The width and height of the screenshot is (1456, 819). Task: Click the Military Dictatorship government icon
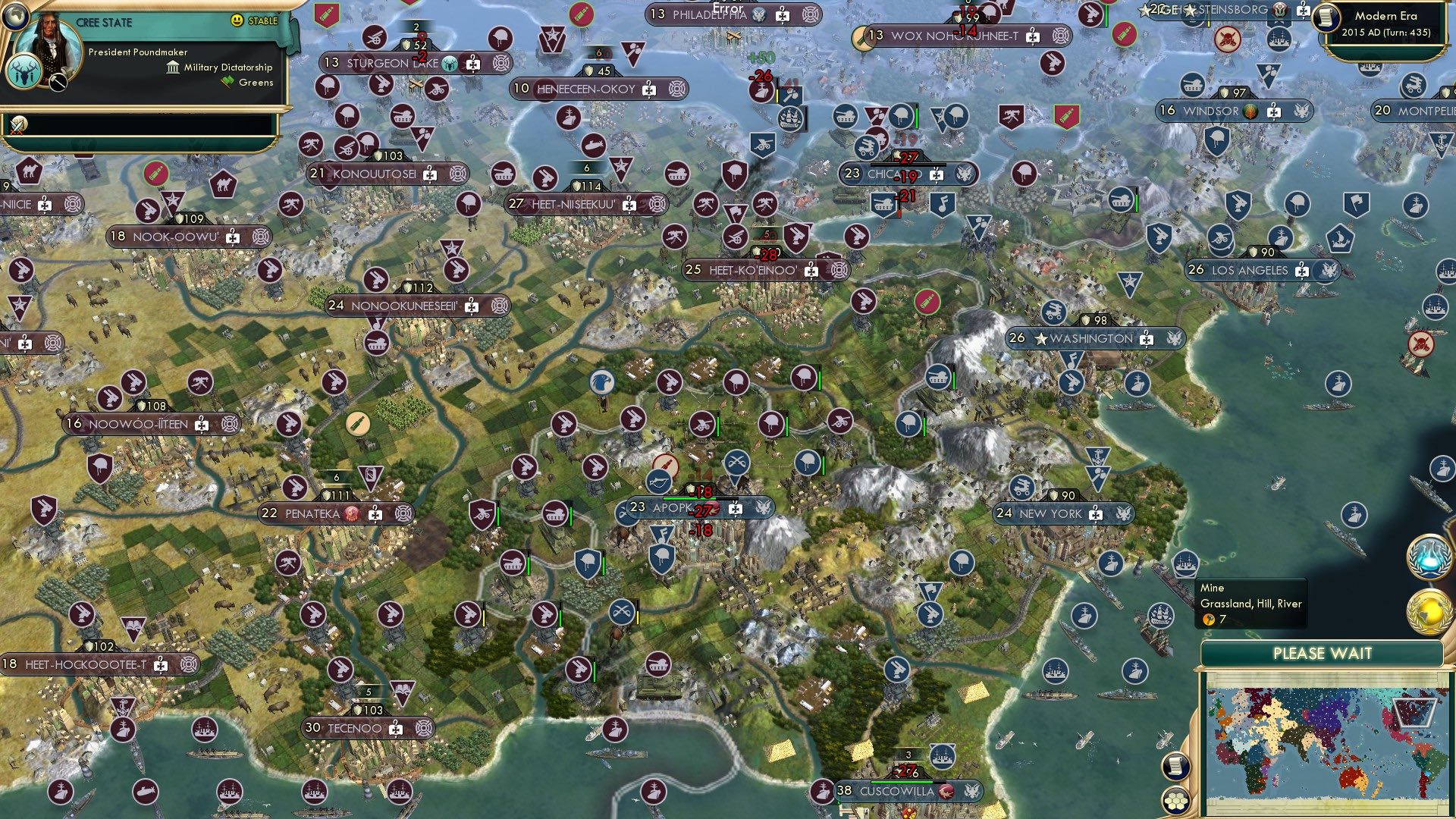(x=173, y=67)
